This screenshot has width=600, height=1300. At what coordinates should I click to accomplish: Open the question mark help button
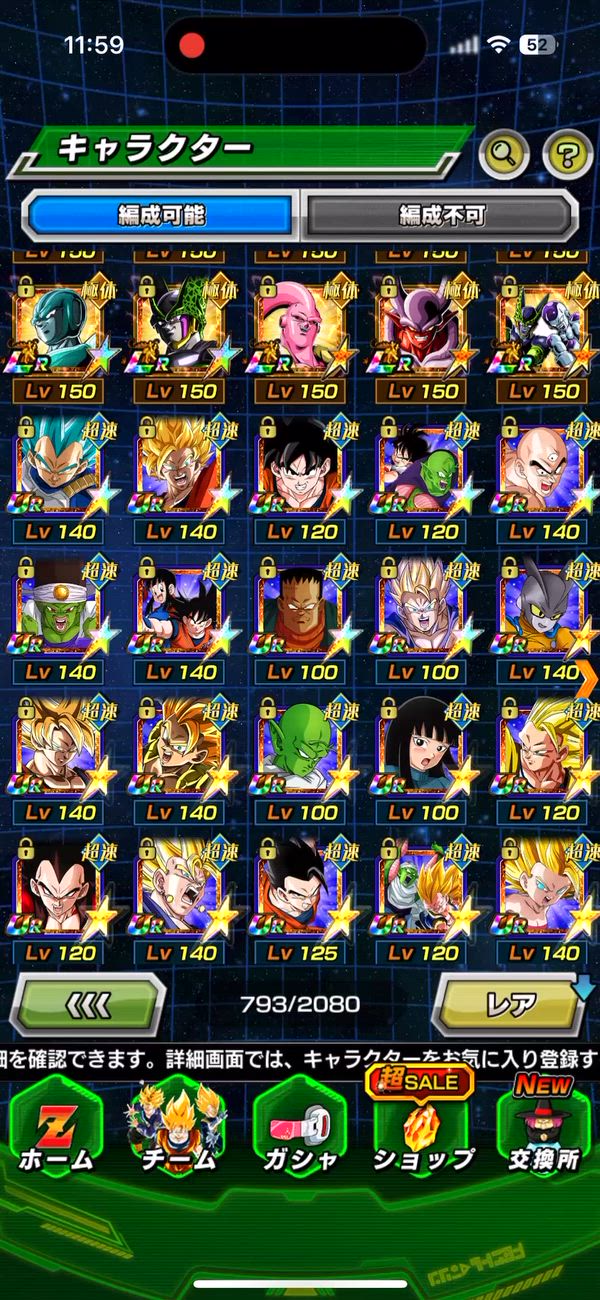coord(567,153)
